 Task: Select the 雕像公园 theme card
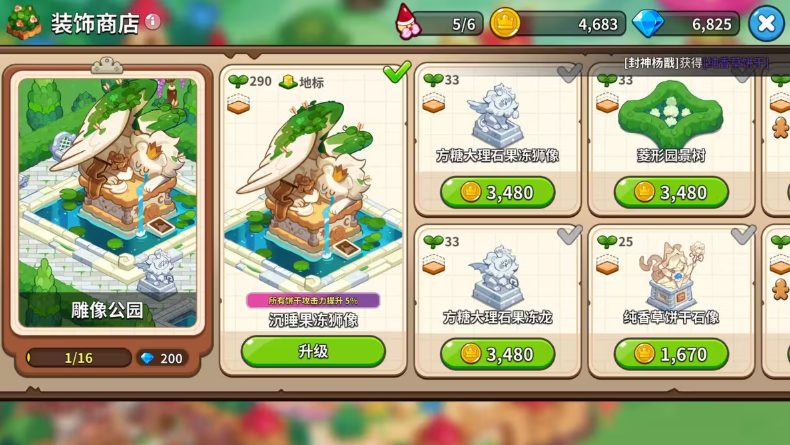tap(107, 200)
